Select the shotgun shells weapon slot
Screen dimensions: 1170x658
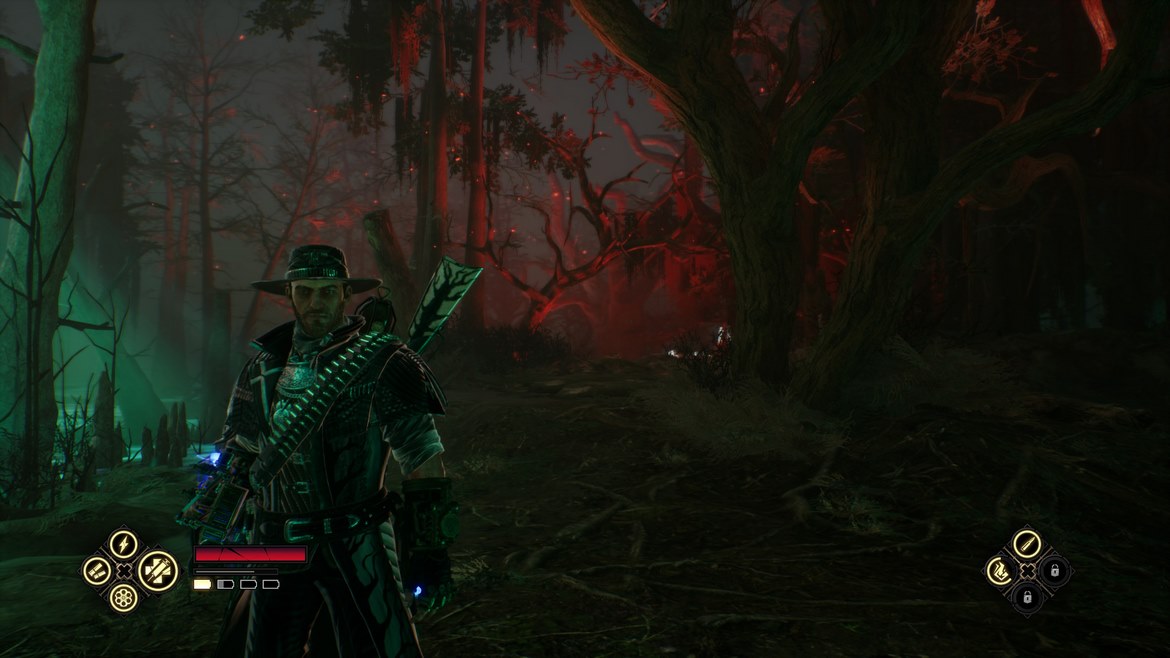point(97,571)
